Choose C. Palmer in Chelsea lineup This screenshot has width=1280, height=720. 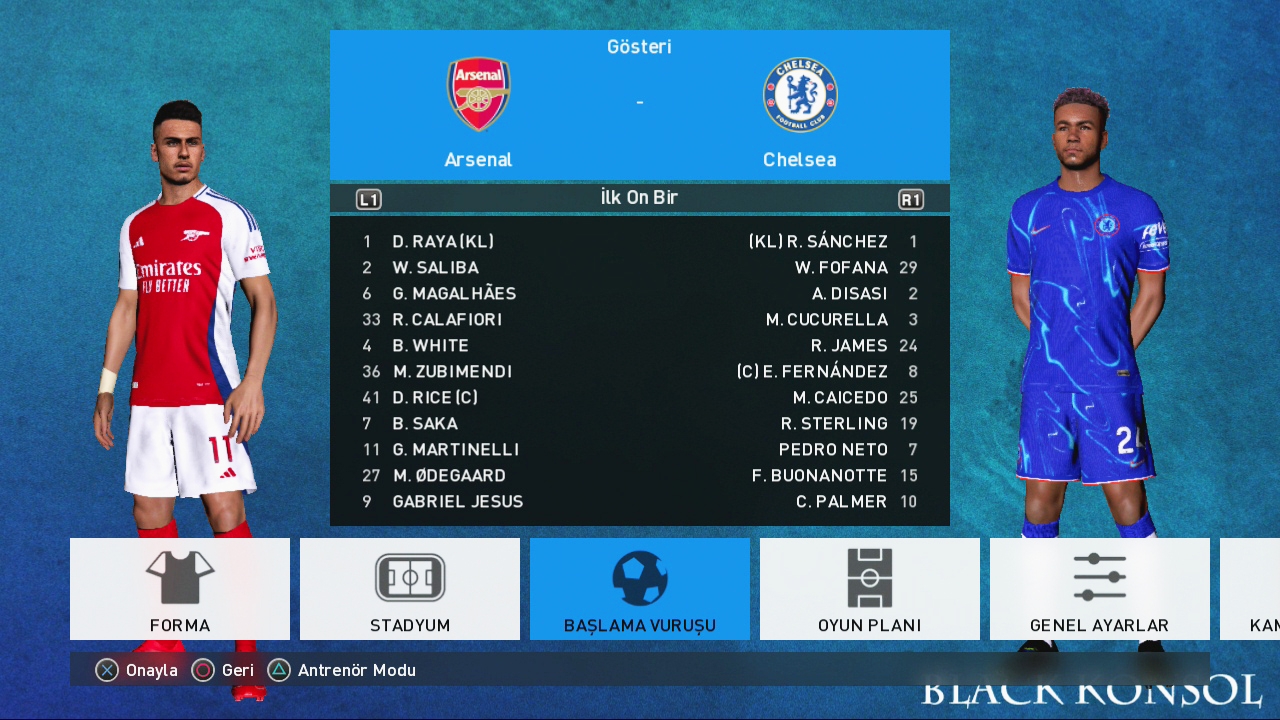pos(841,502)
